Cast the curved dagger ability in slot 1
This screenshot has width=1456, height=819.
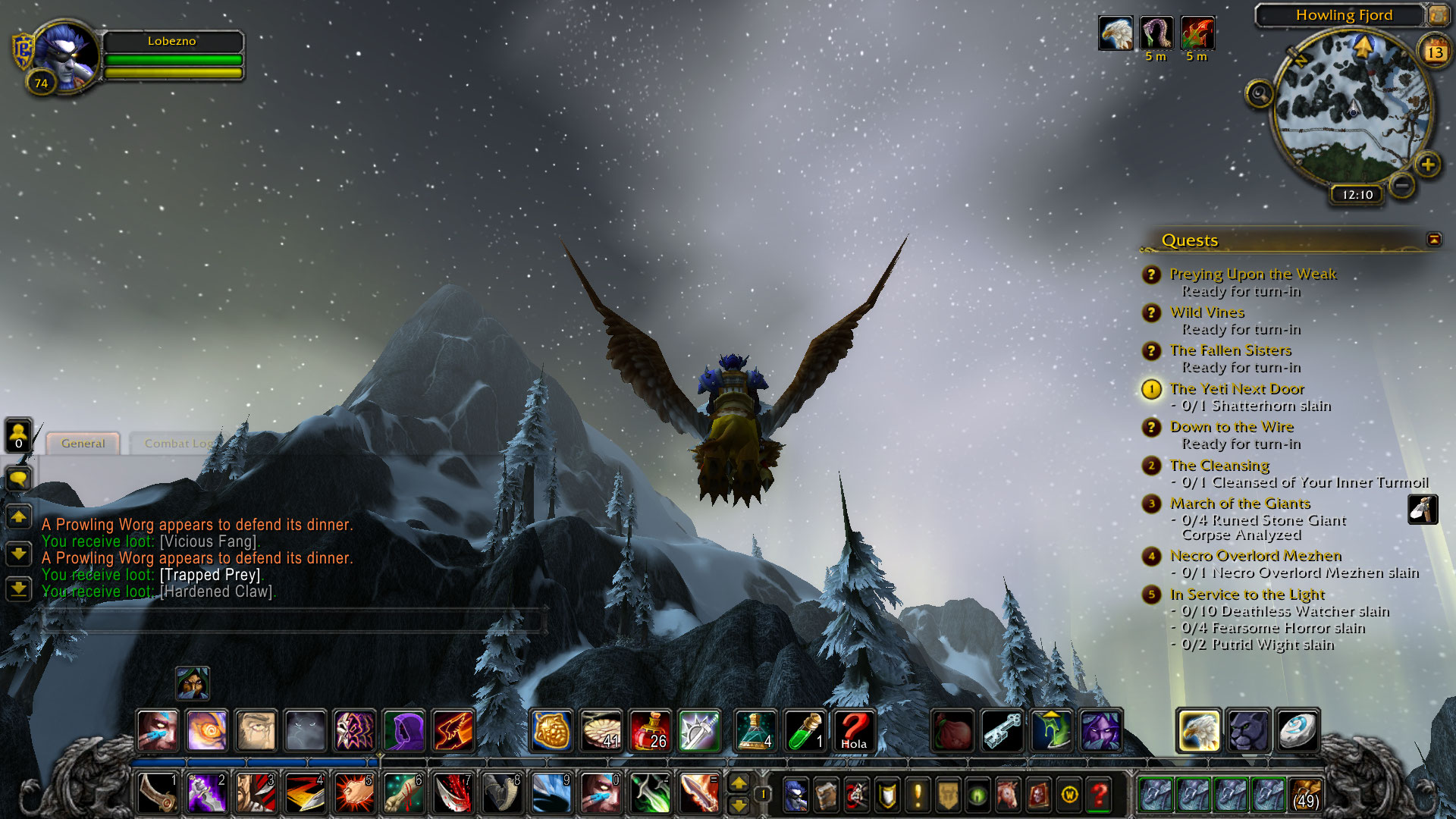(x=157, y=793)
